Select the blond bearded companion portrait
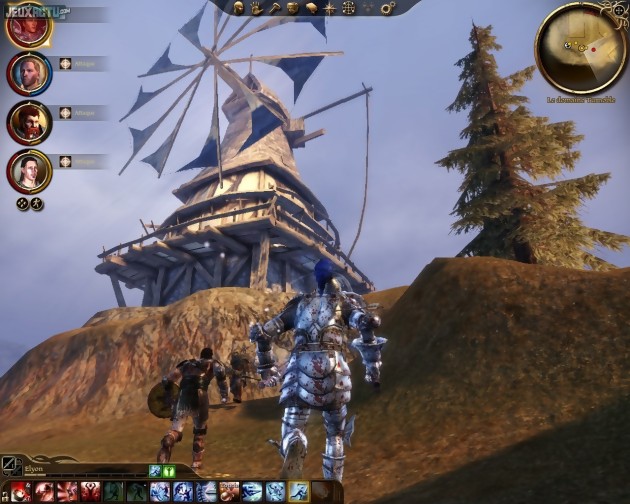The height and width of the screenshot is (504, 630). tap(29, 71)
